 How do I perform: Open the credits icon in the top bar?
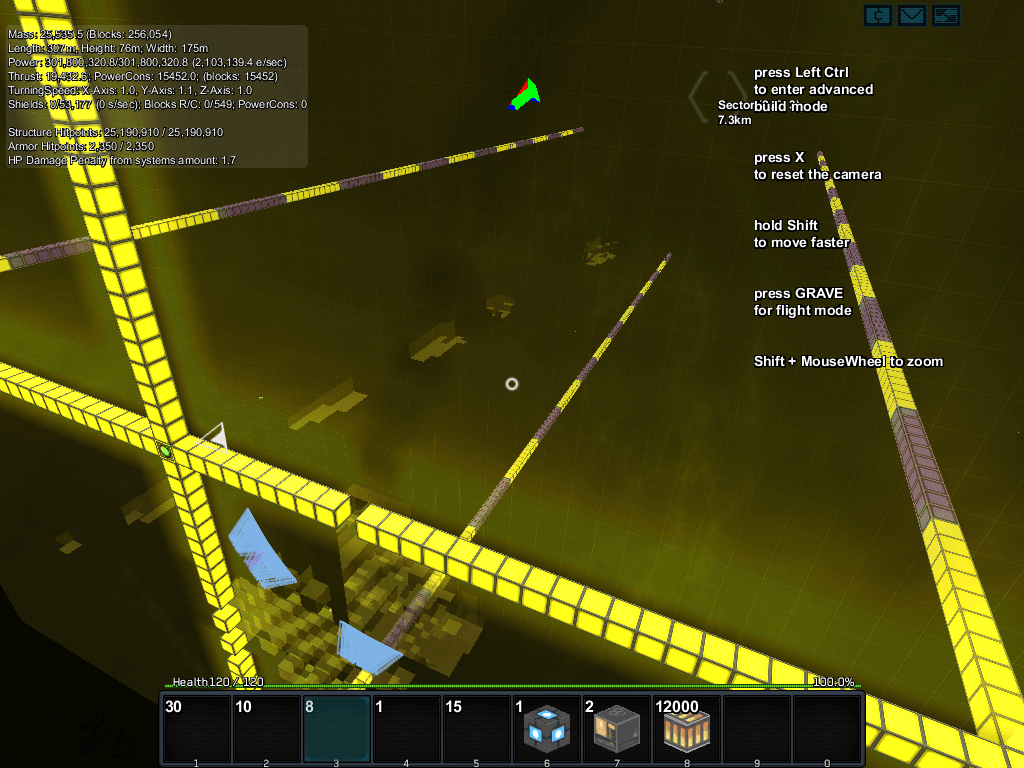pyautogui.click(x=877, y=15)
